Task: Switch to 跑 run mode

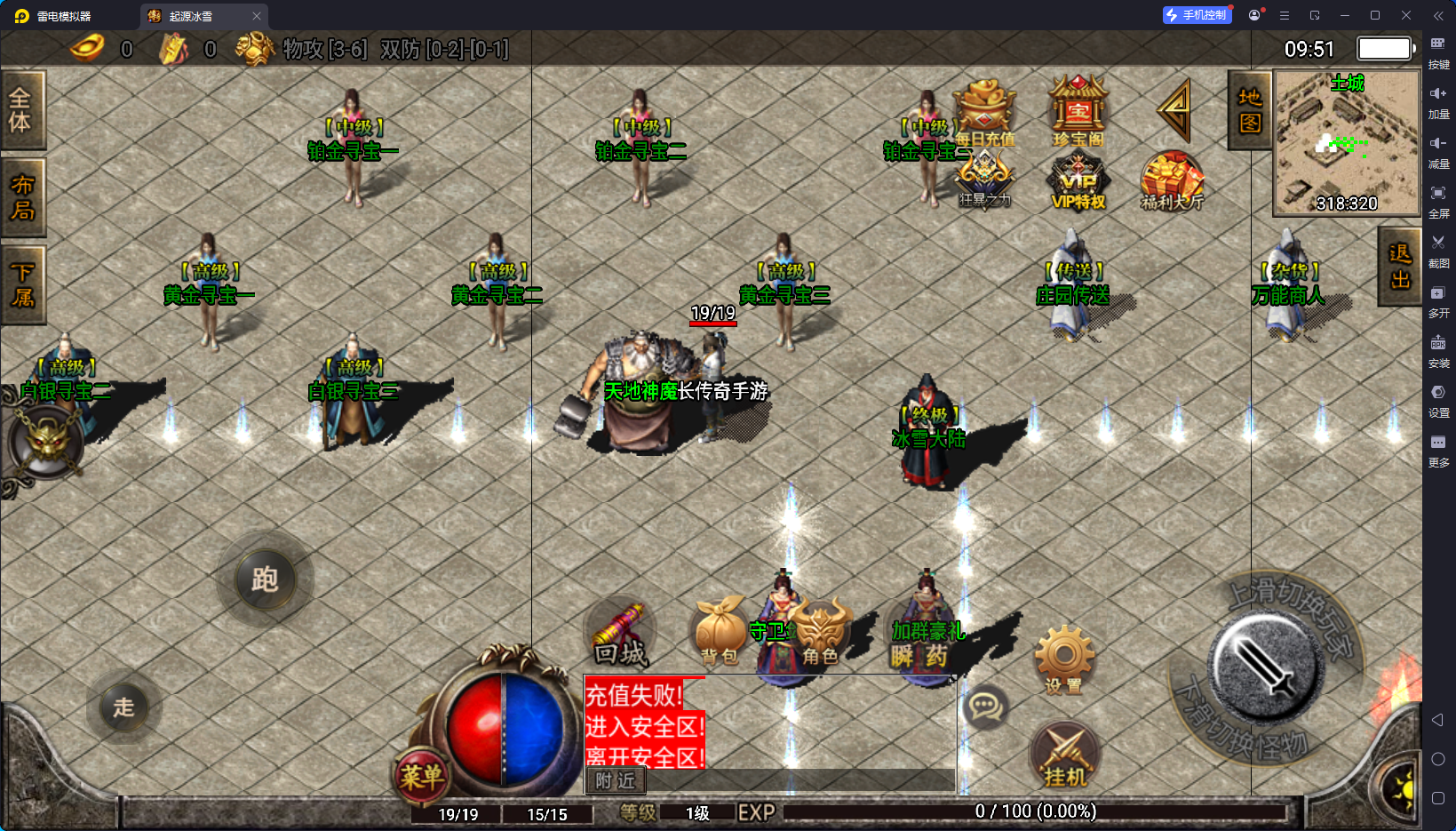Action: coord(265,579)
